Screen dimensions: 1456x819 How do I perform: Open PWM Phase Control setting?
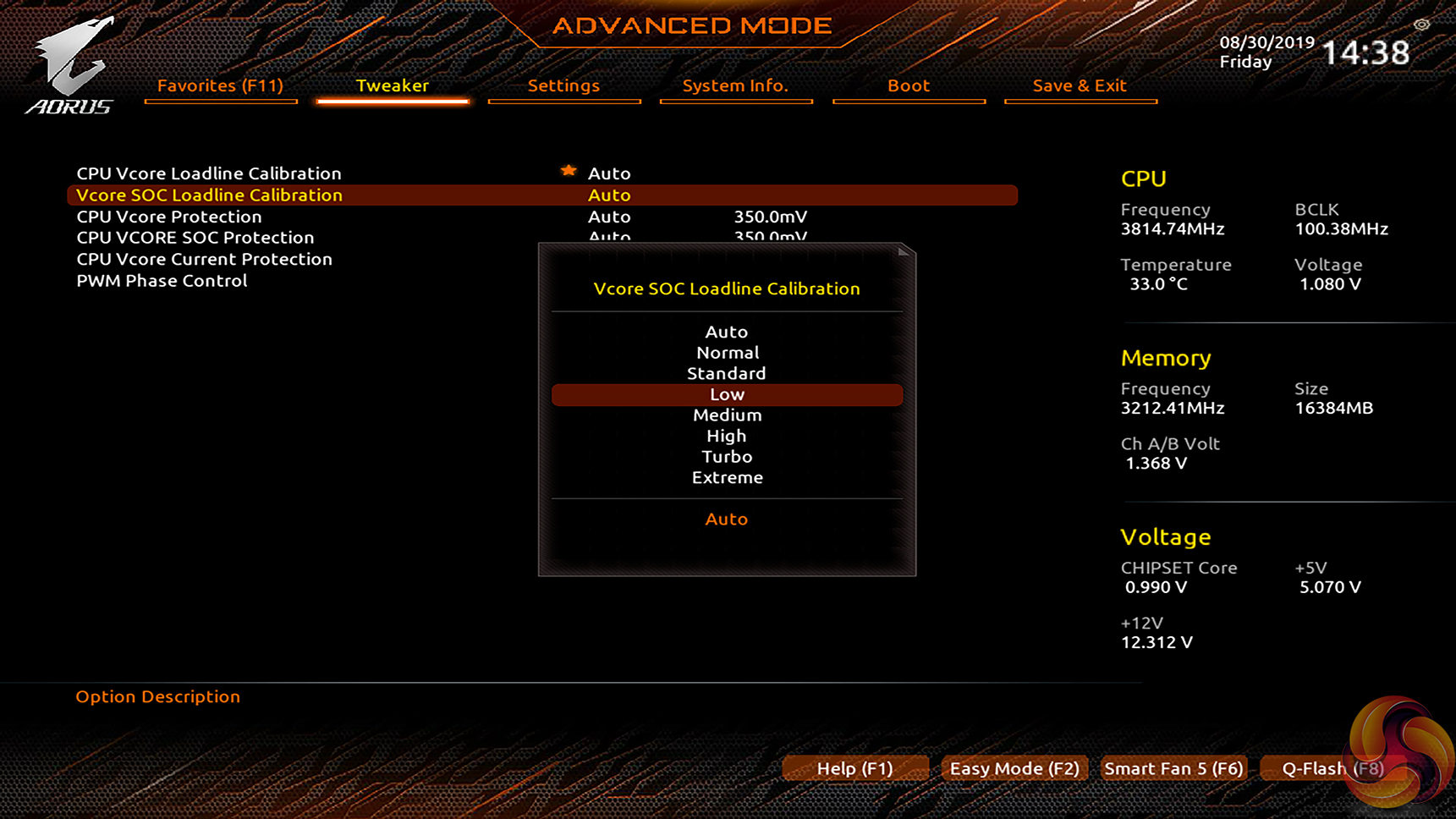pyautogui.click(x=162, y=281)
